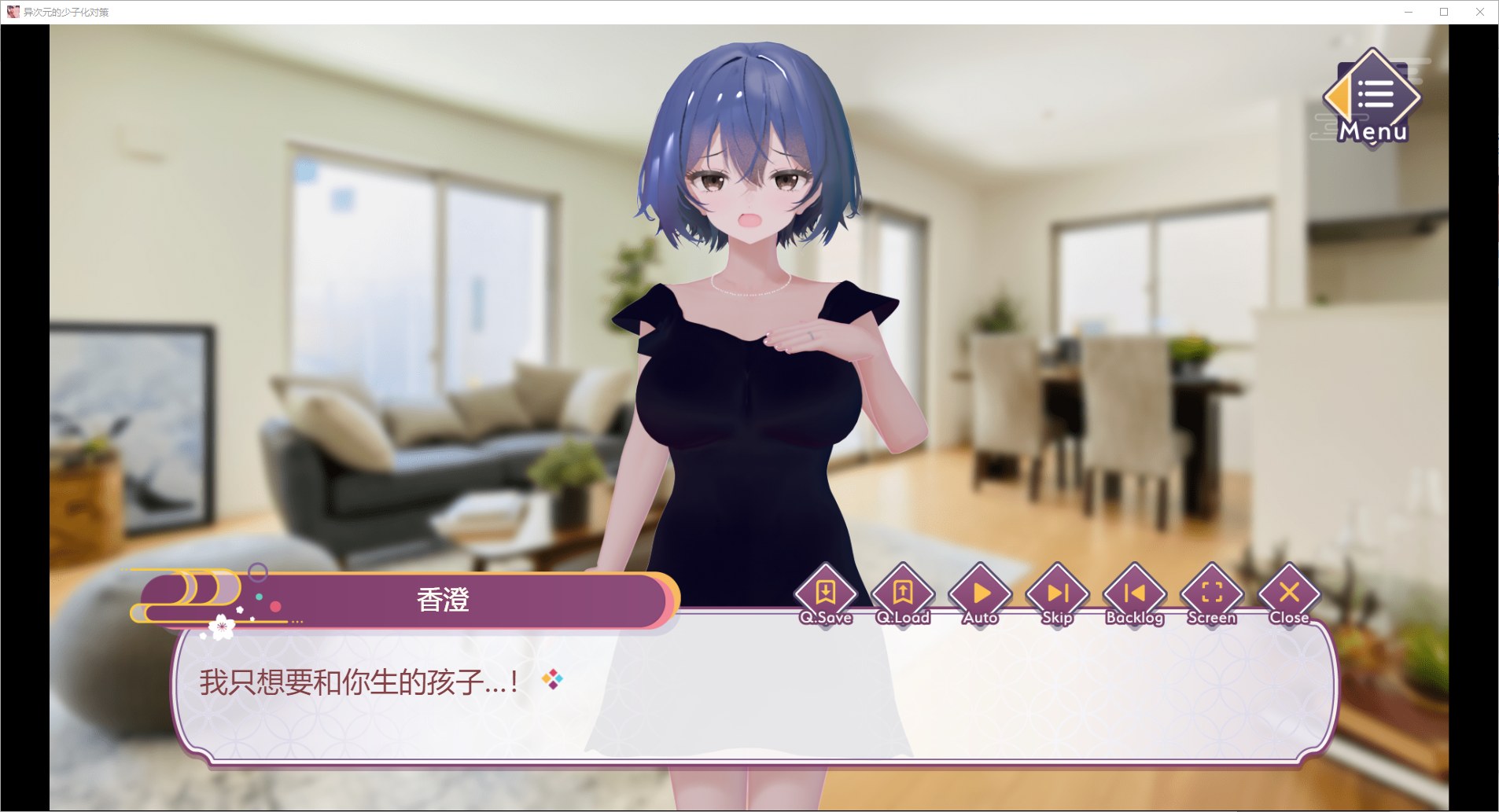This screenshot has height=812, width=1499.
Task: Skip the dialogue with Skip
Action: (1057, 596)
